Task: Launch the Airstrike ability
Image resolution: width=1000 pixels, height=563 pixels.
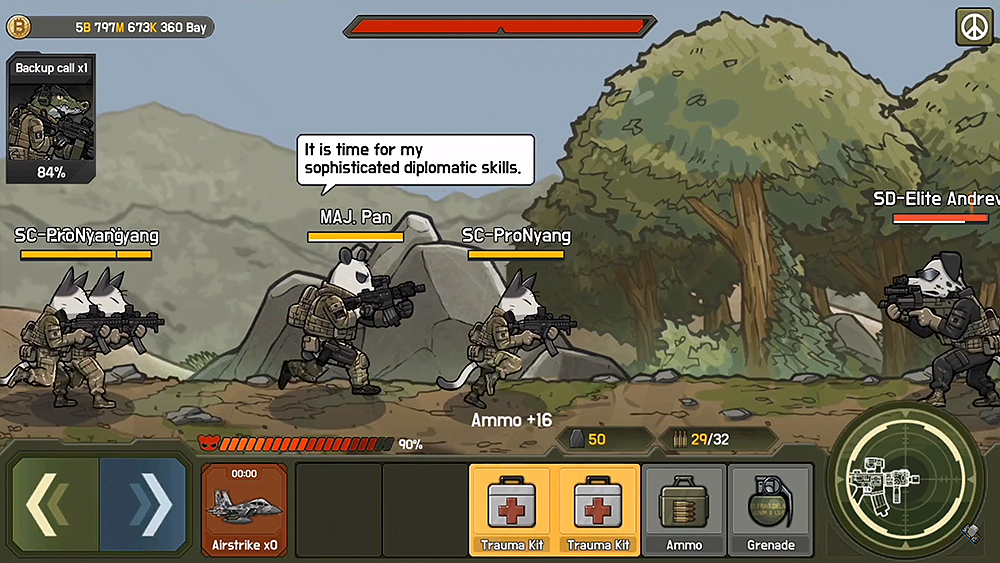Action: click(244, 509)
